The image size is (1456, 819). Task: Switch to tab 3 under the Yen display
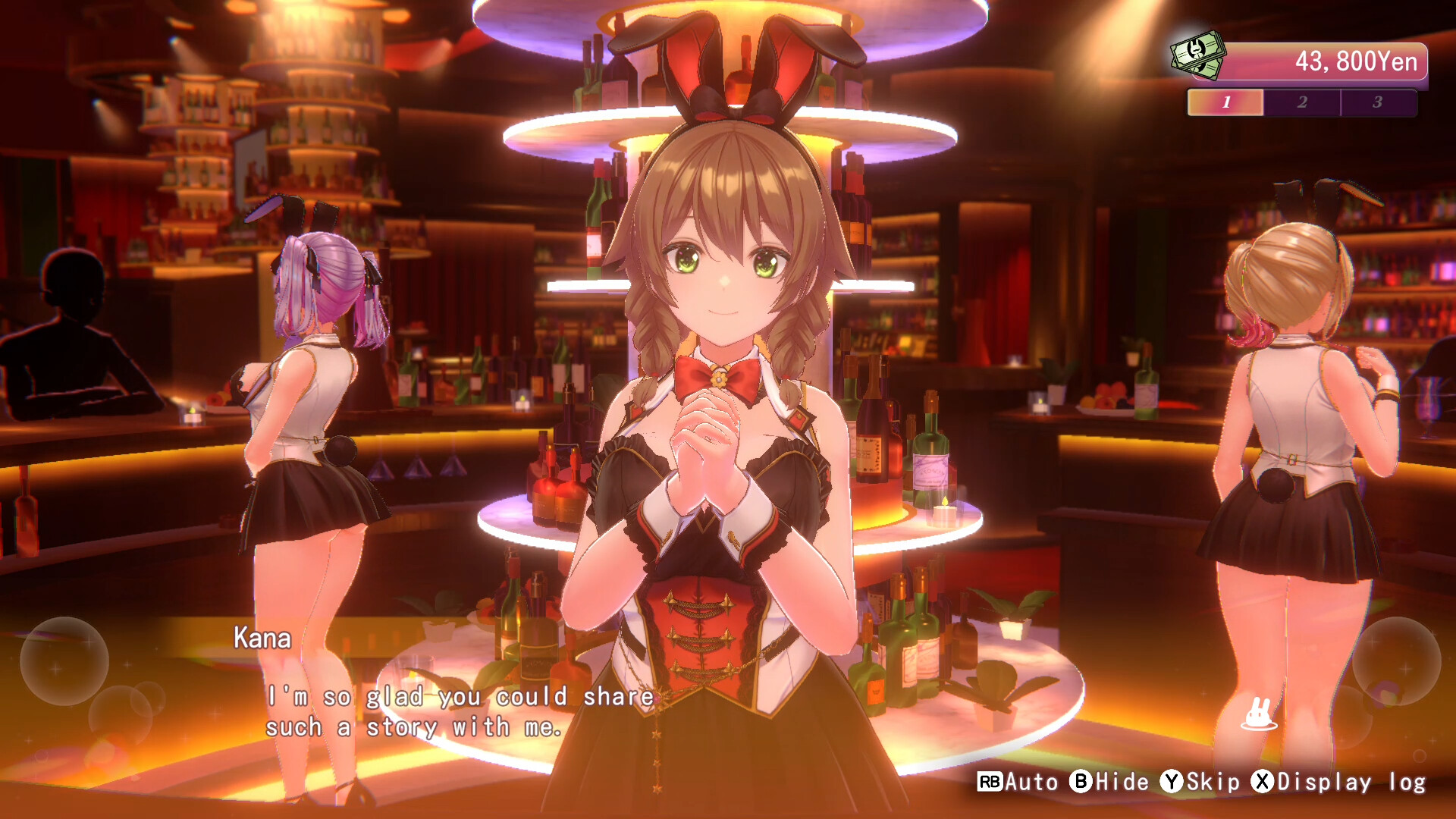(1379, 102)
